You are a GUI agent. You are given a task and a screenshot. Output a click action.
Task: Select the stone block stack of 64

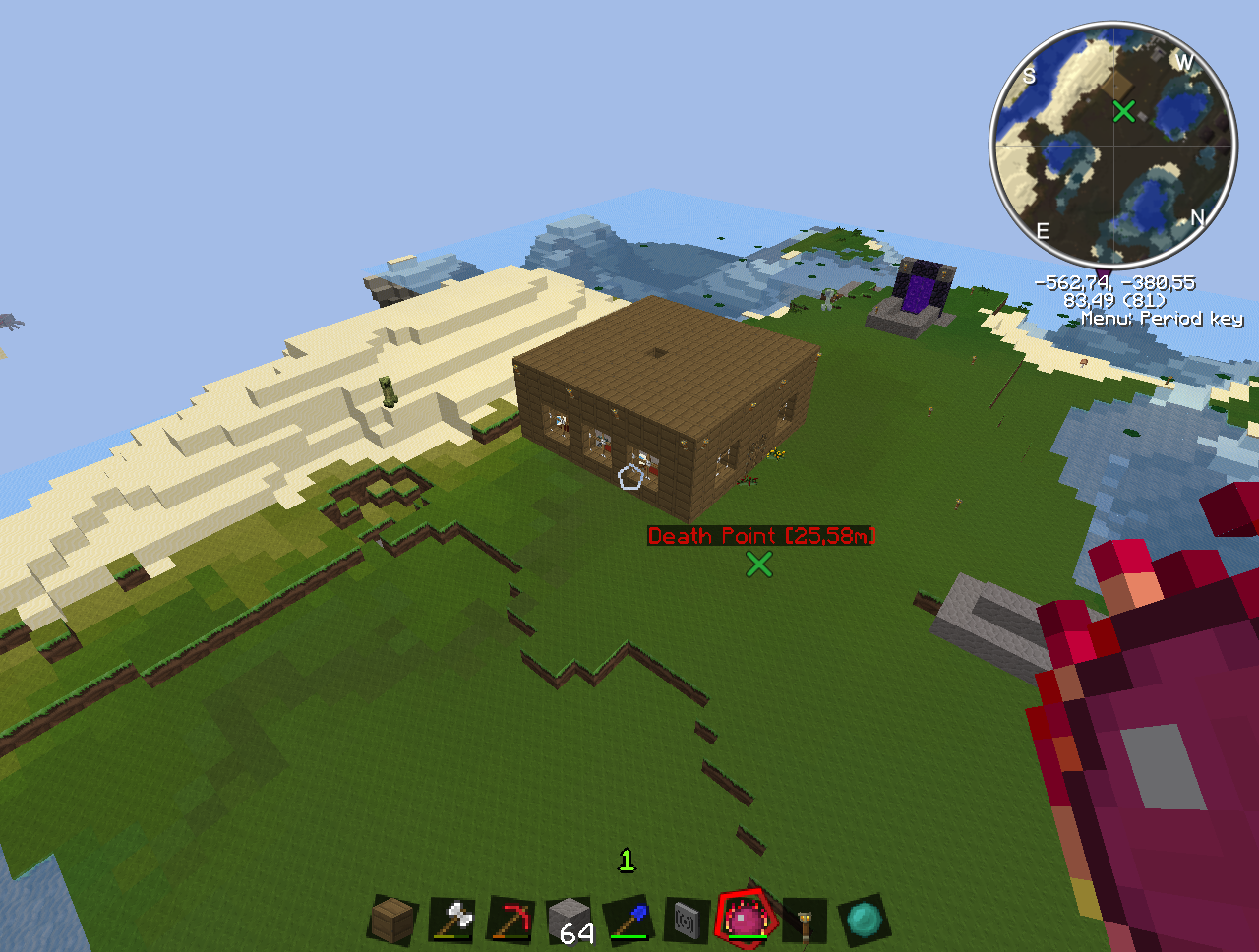pyautogui.click(x=570, y=922)
